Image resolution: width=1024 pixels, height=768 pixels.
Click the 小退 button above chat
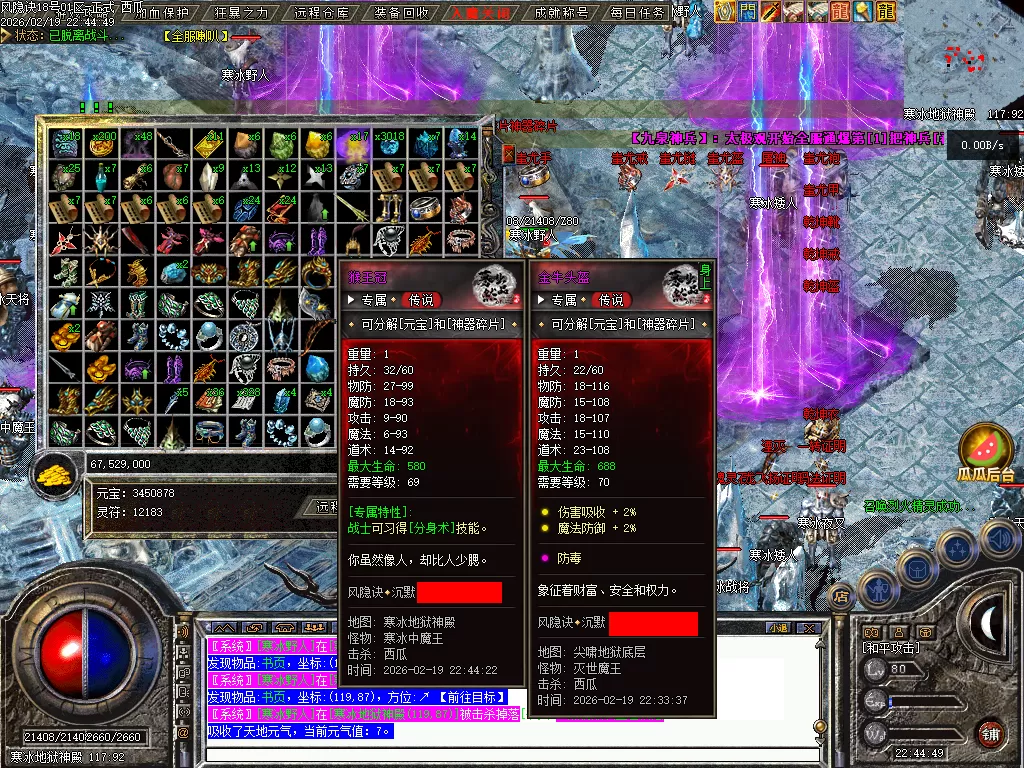coord(777,628)
